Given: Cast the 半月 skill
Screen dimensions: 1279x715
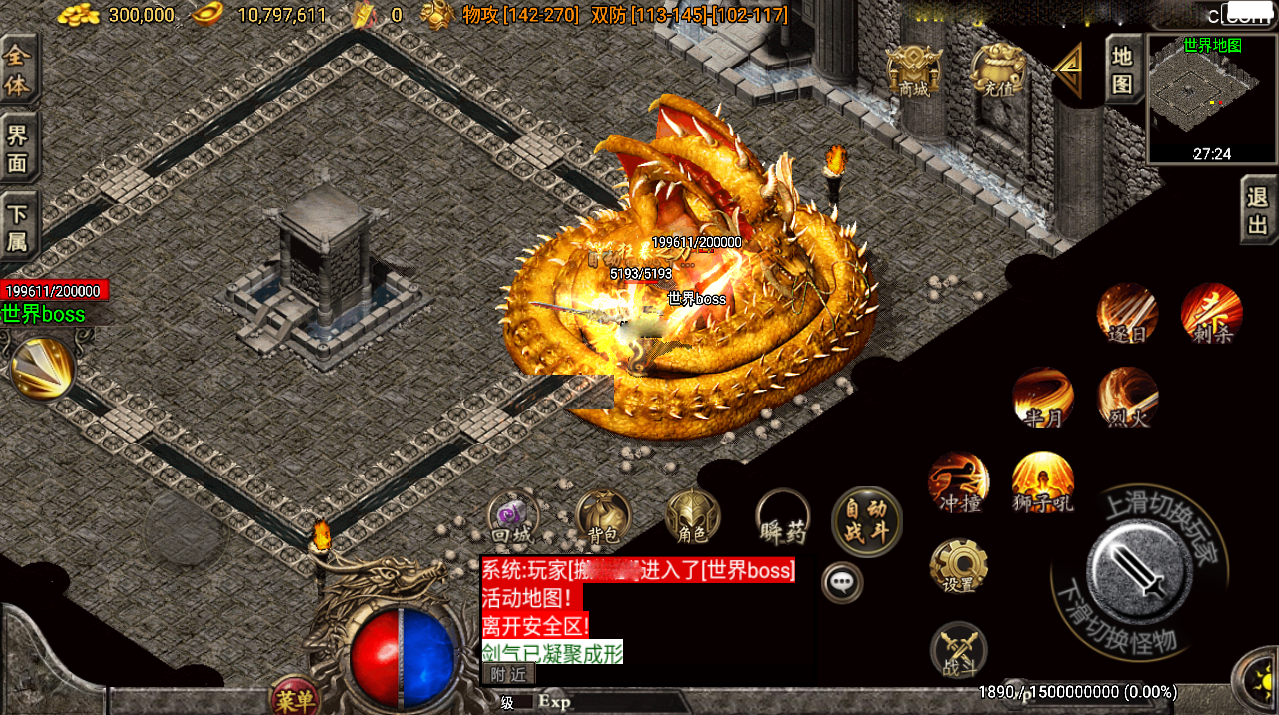Looking at the screenshot, I should point(1043,397).
